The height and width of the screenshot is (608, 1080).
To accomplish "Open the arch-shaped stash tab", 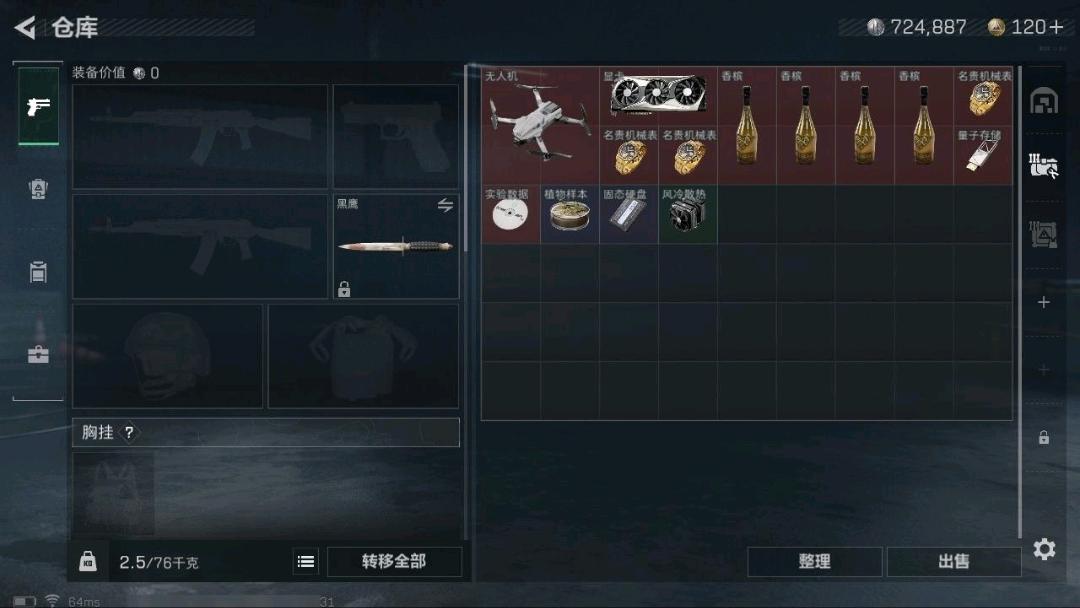I will (1044, 101).
